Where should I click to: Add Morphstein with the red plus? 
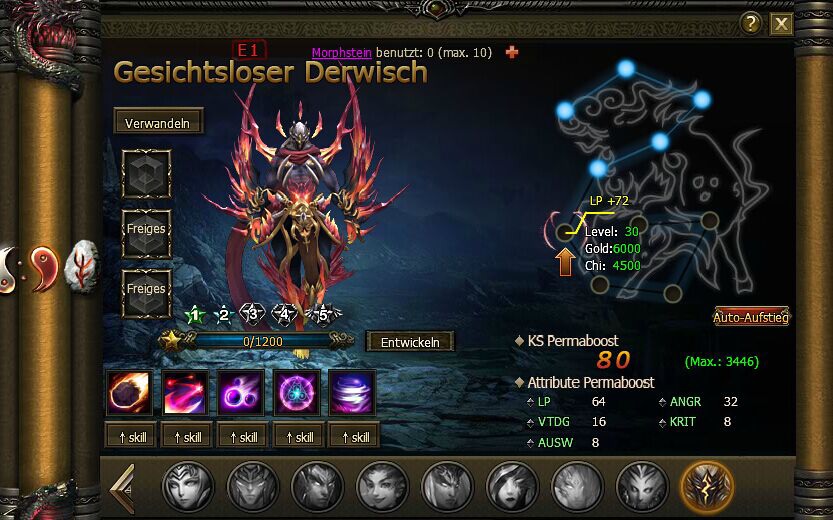(x=512, y=52)
